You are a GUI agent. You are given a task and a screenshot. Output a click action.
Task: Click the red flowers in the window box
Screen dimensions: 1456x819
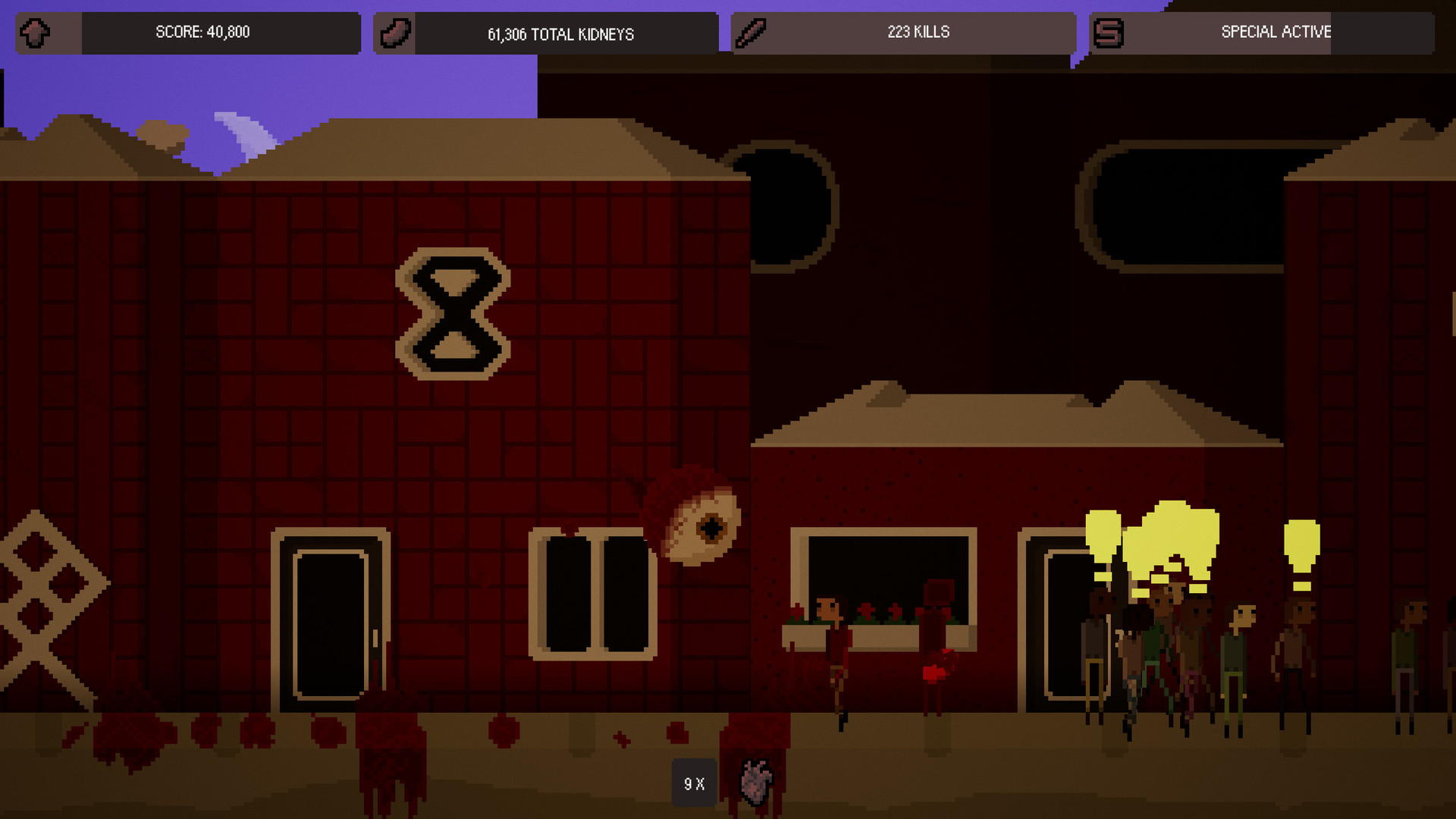coord(864,610)
